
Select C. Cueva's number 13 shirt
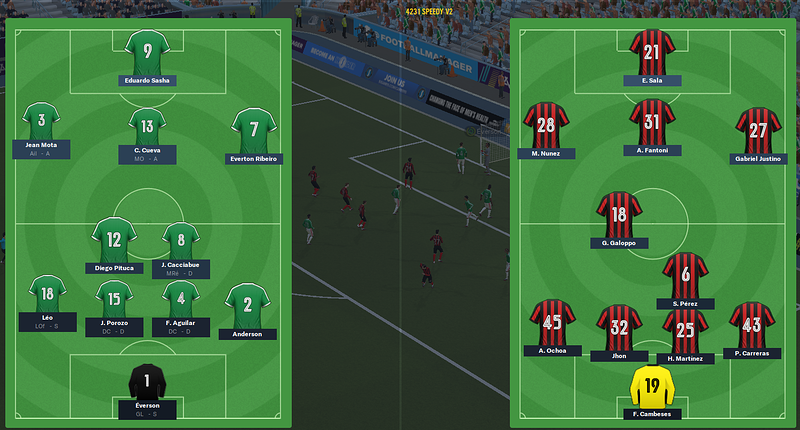tap(147, 128)
